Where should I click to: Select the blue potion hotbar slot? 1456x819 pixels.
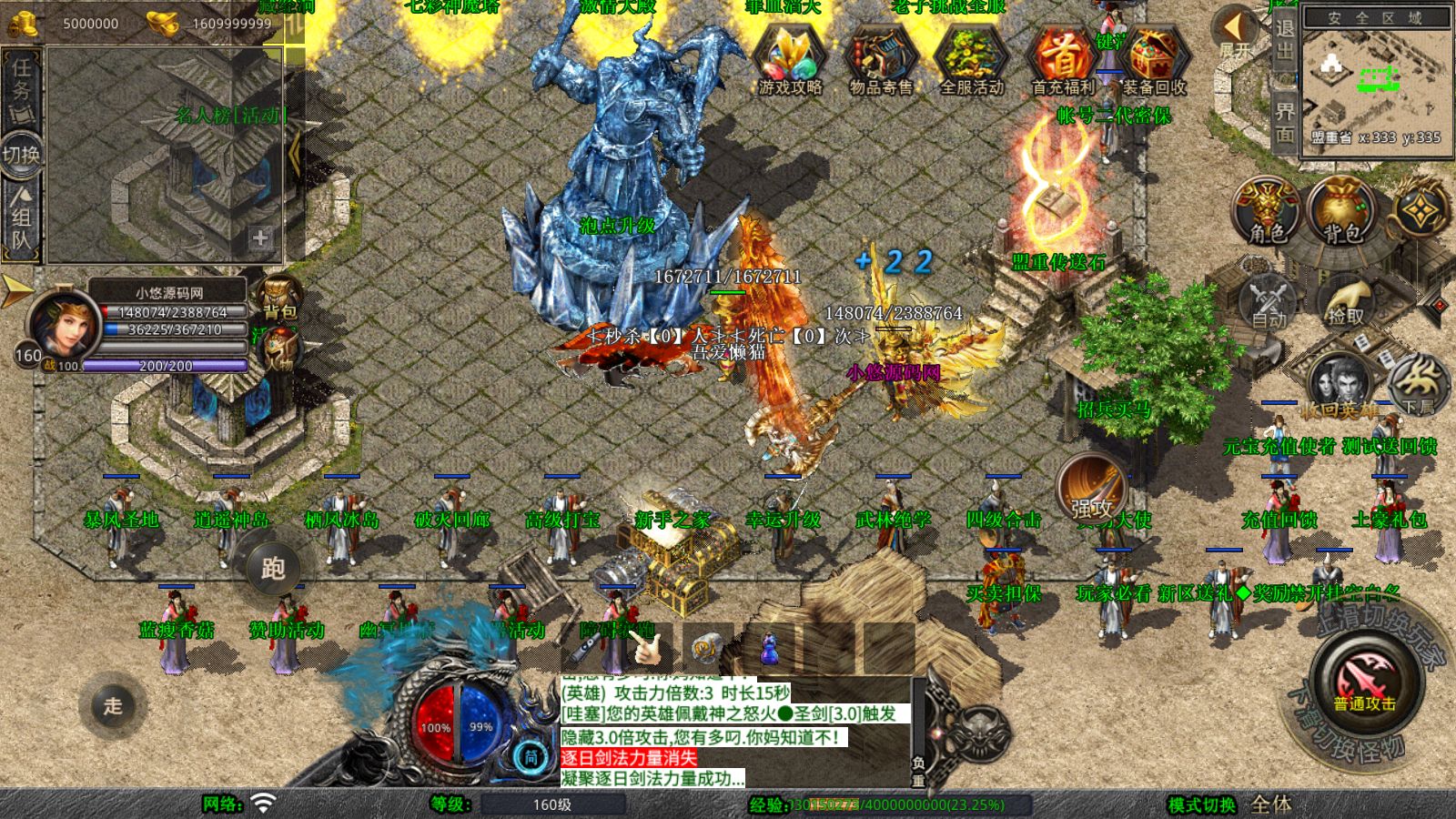(x=769, y=650)
